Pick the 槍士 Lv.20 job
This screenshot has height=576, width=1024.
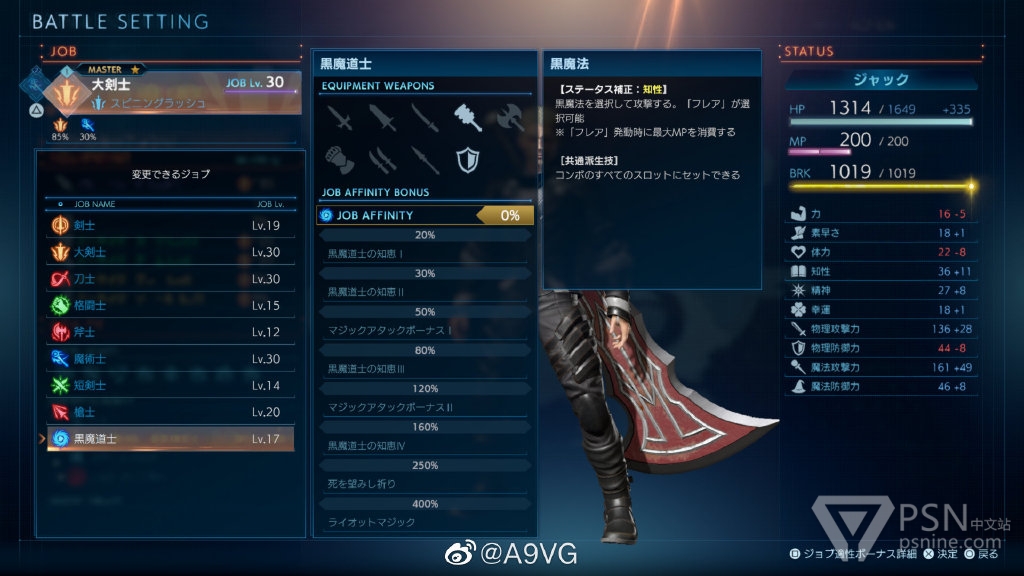[170, 412]
